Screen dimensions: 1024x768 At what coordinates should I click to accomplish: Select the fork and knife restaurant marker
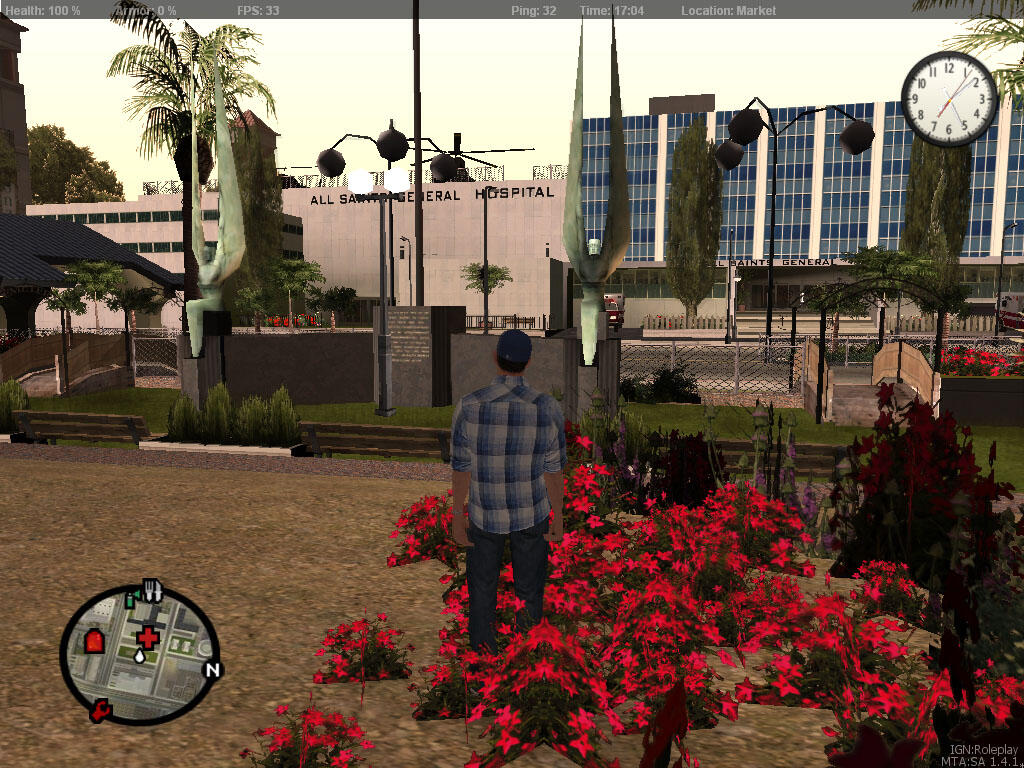[152, 590]
